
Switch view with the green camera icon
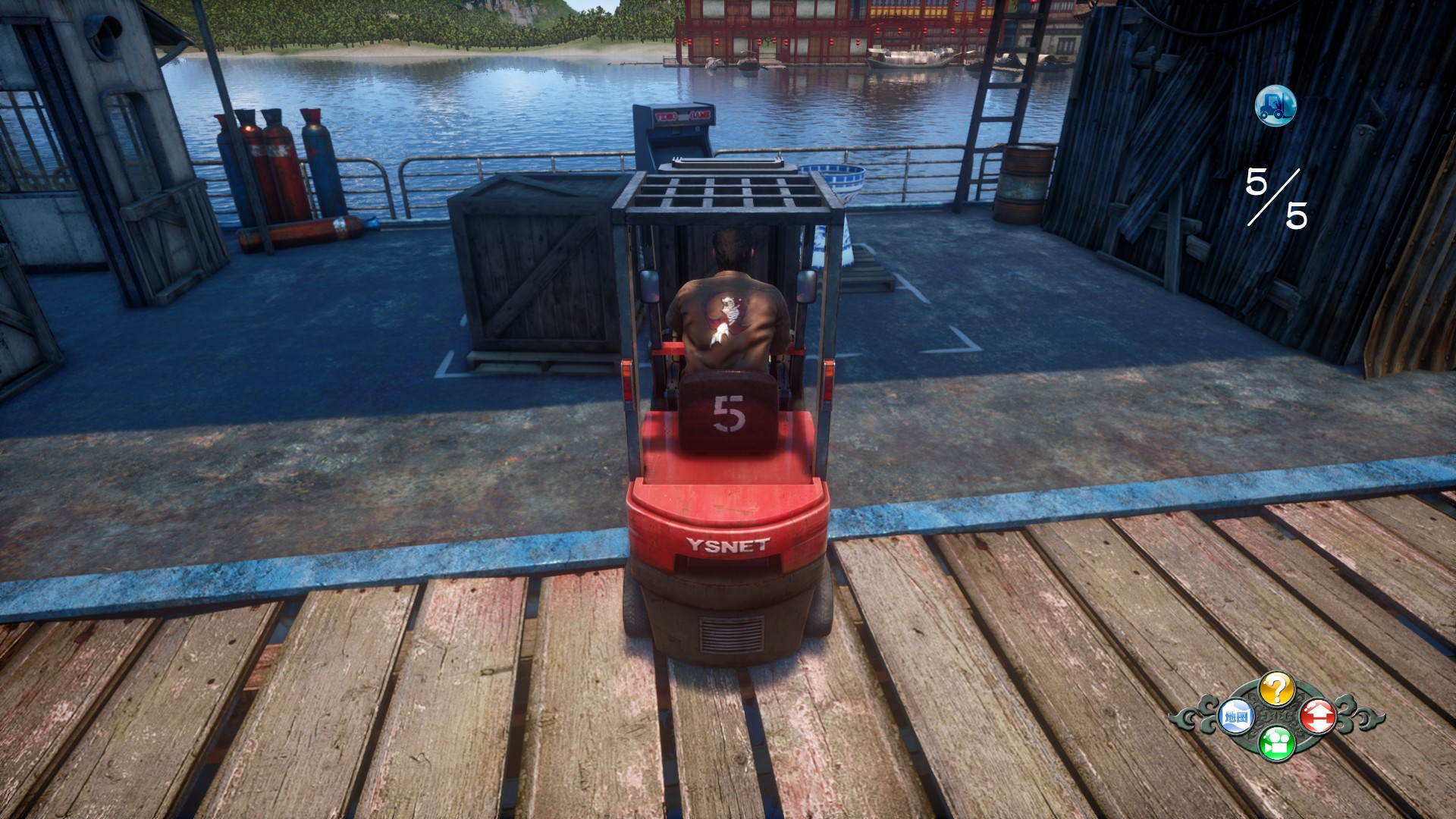click(1276, 743)
